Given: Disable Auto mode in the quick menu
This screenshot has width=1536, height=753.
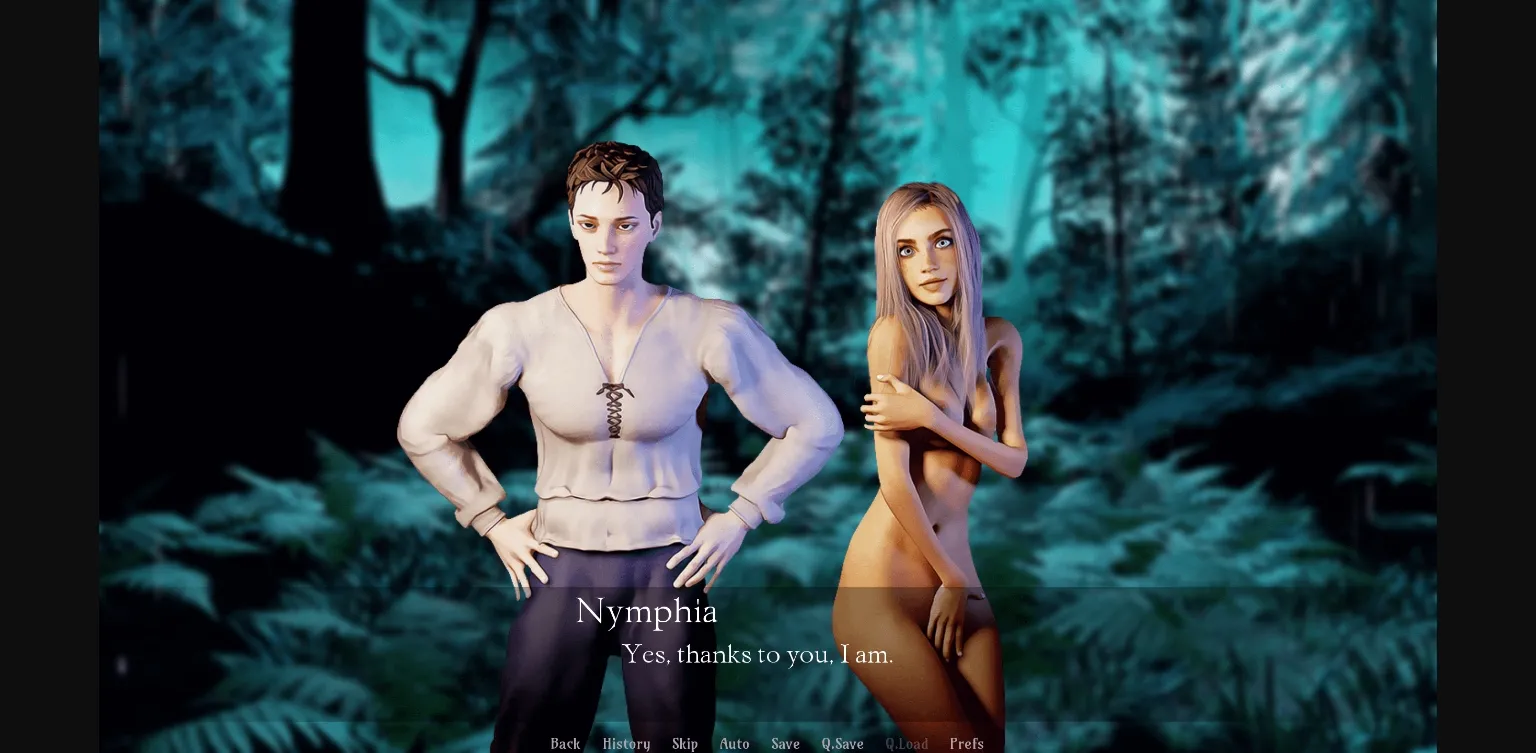Looking at the screenshot, I should pos(734,744).
